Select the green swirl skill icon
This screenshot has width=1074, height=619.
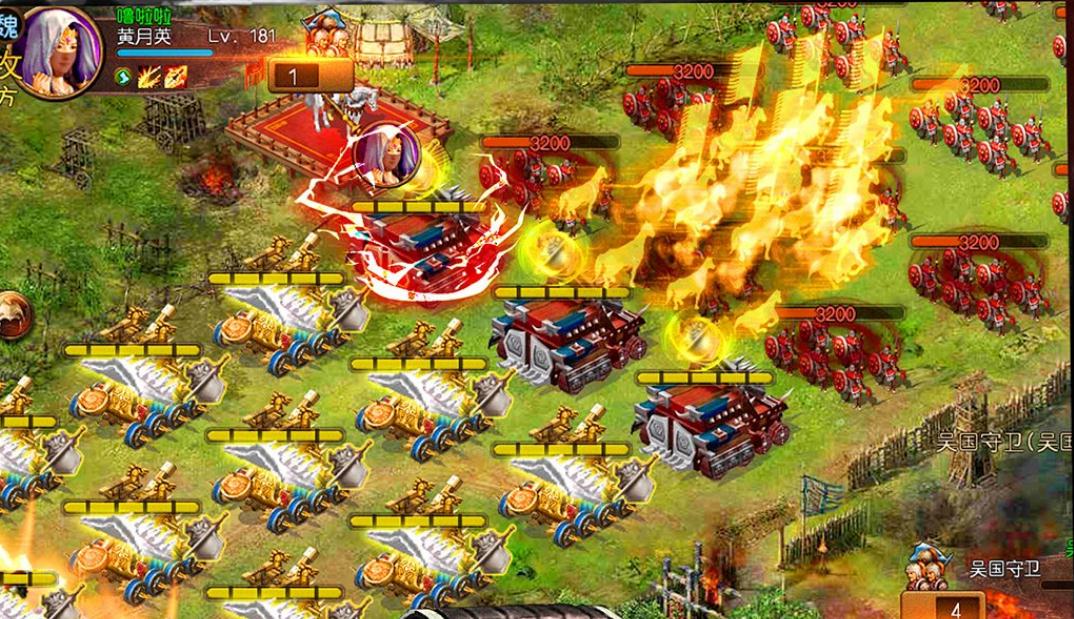124,75
